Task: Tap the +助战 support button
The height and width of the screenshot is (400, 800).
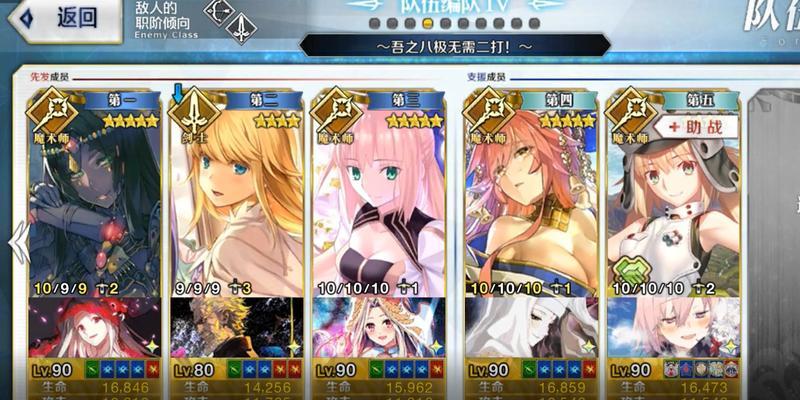Action: pos(697,127)
